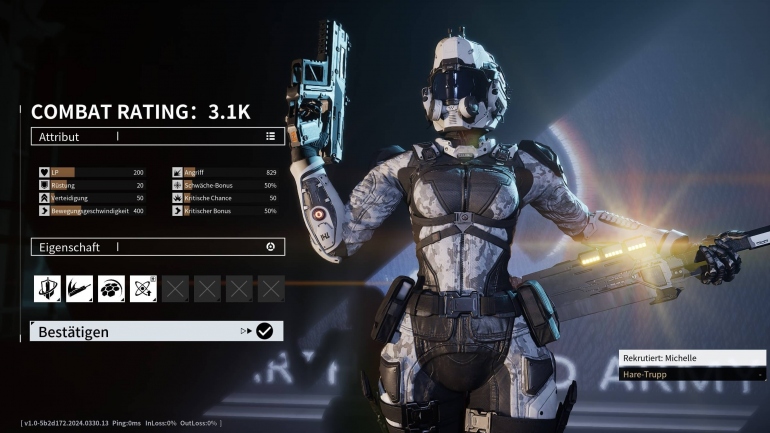Open the Attribut list icon
770x433 pixels.
pos(270,136)
